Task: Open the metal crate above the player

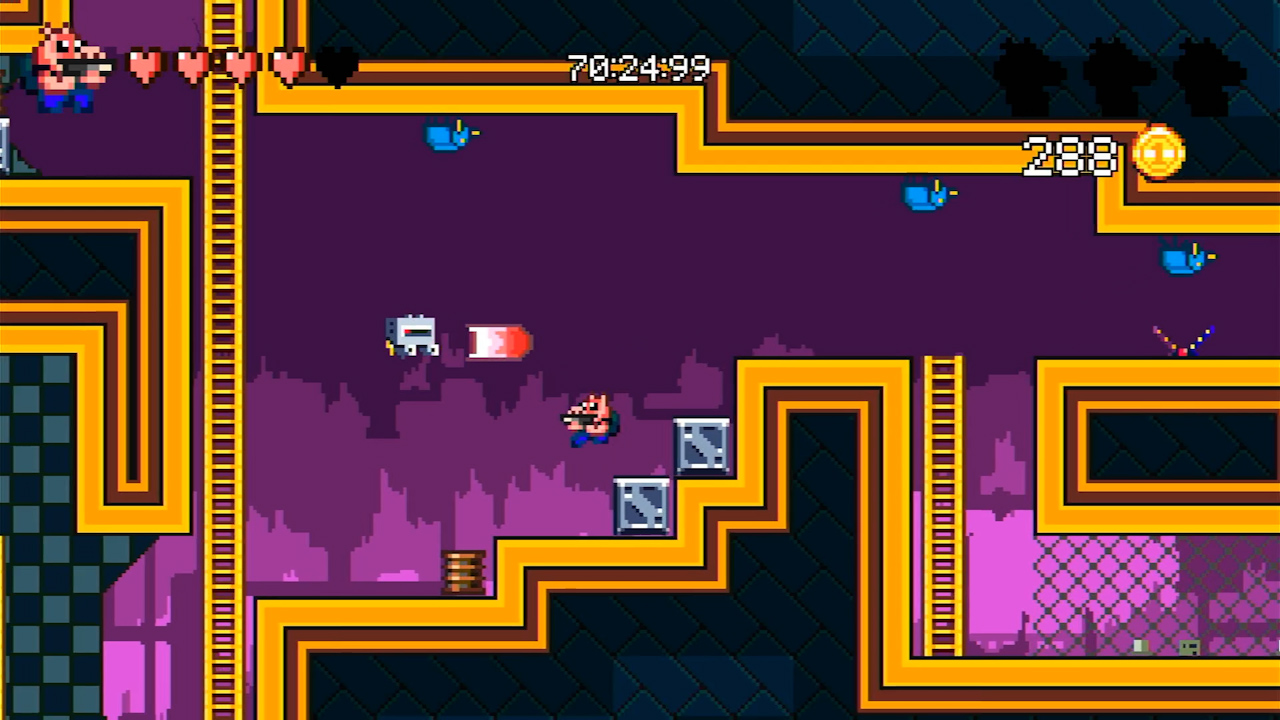Action: click(x=703, y=443)
